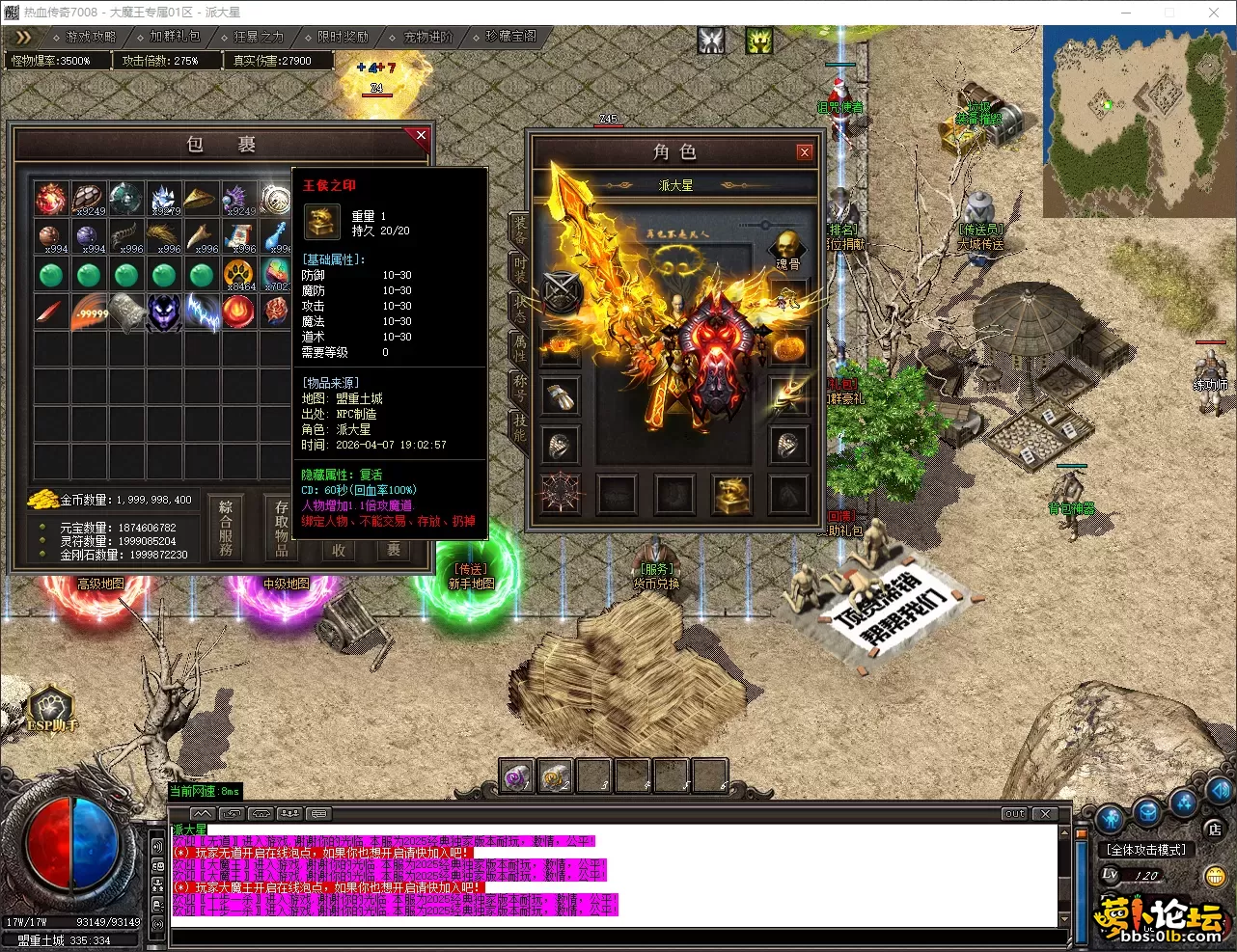Open the 加群礼包 group gift menu
This screenshot has height=952, width=1237.
175,37
